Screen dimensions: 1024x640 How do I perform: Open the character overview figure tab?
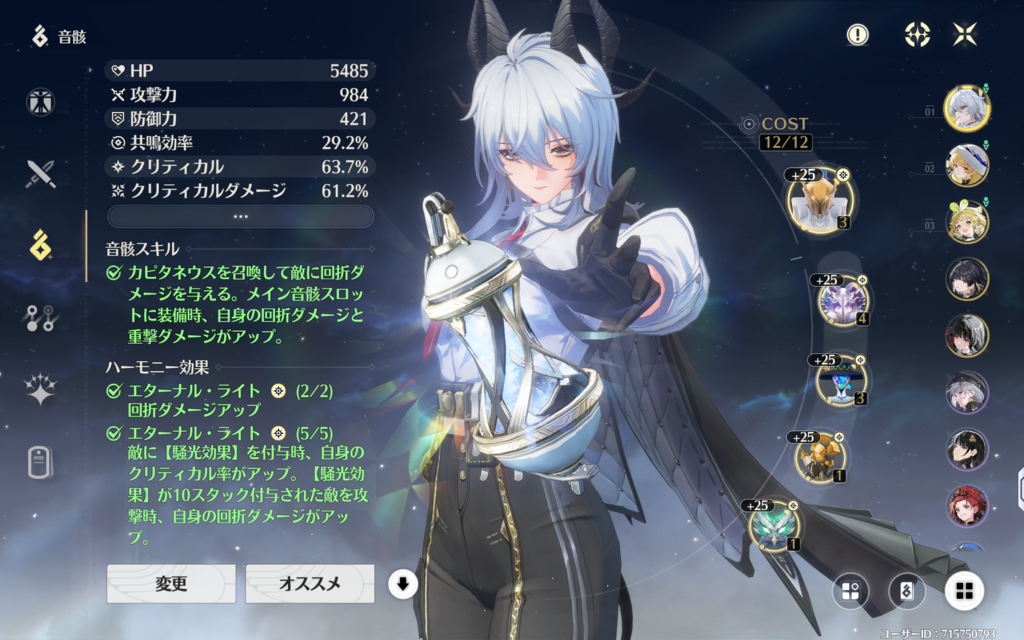click(x=41, y=102)
